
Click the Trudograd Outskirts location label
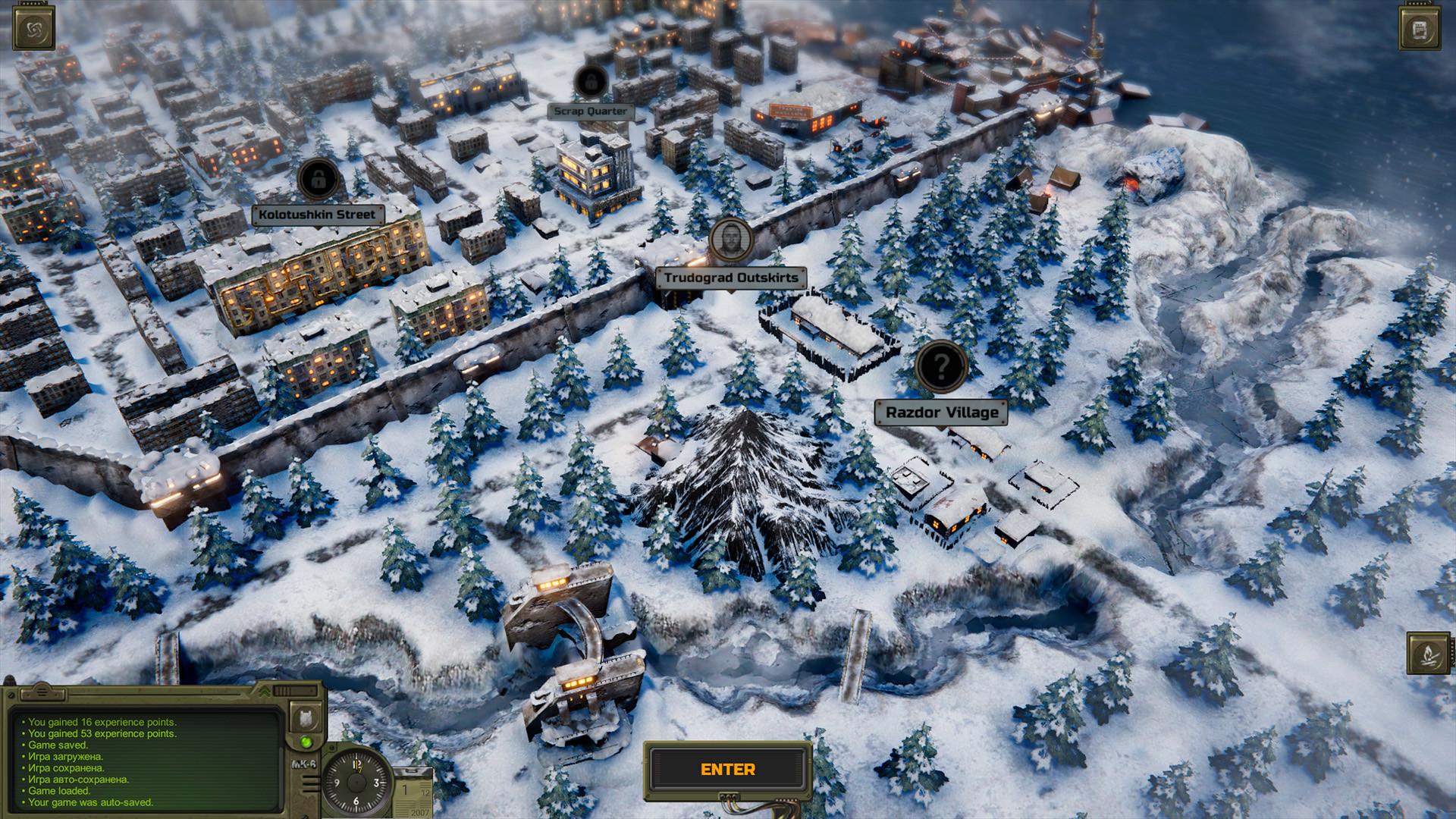[x=730, y=278]
